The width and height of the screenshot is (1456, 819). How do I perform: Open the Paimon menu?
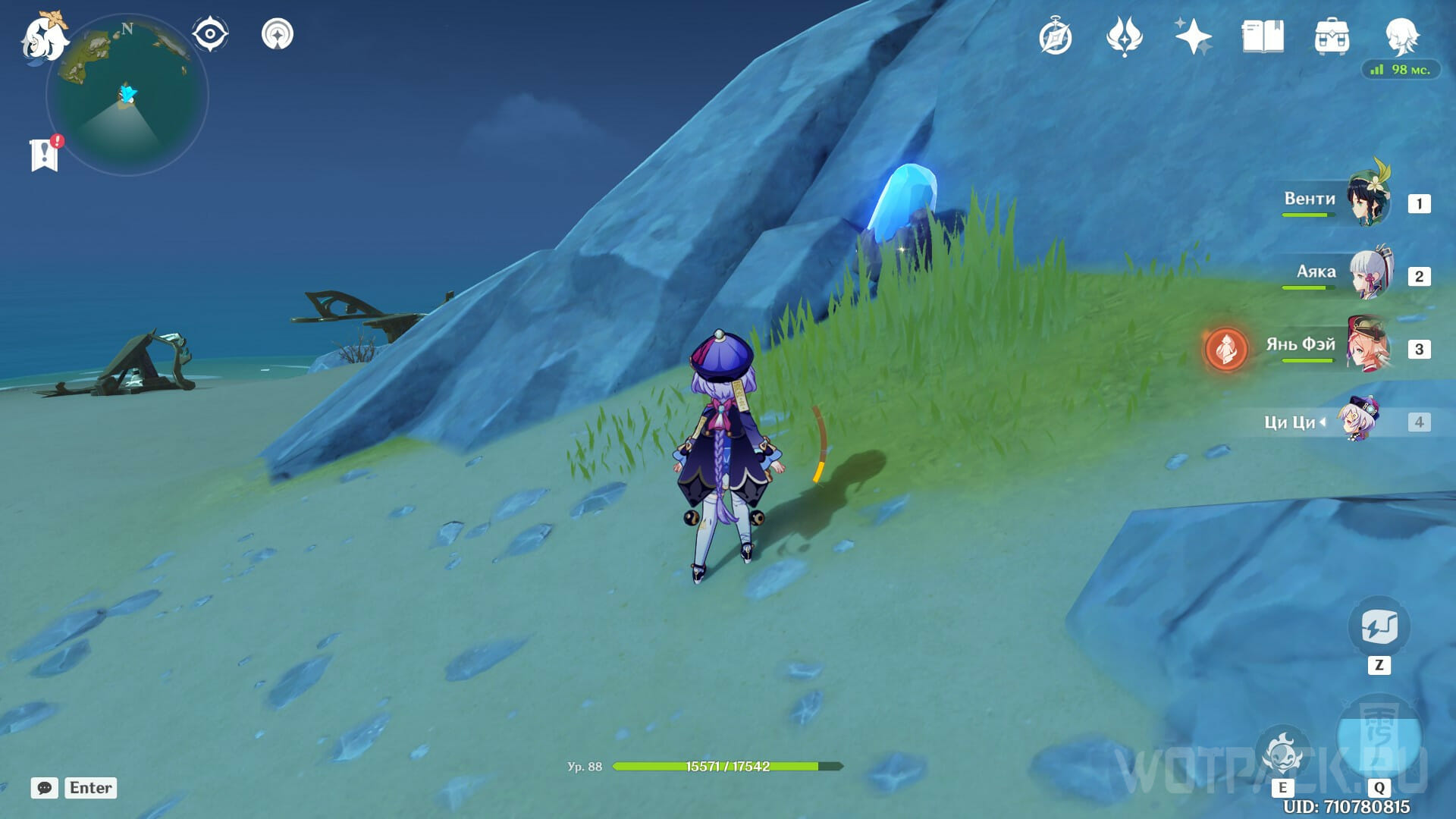click(43, 36)
